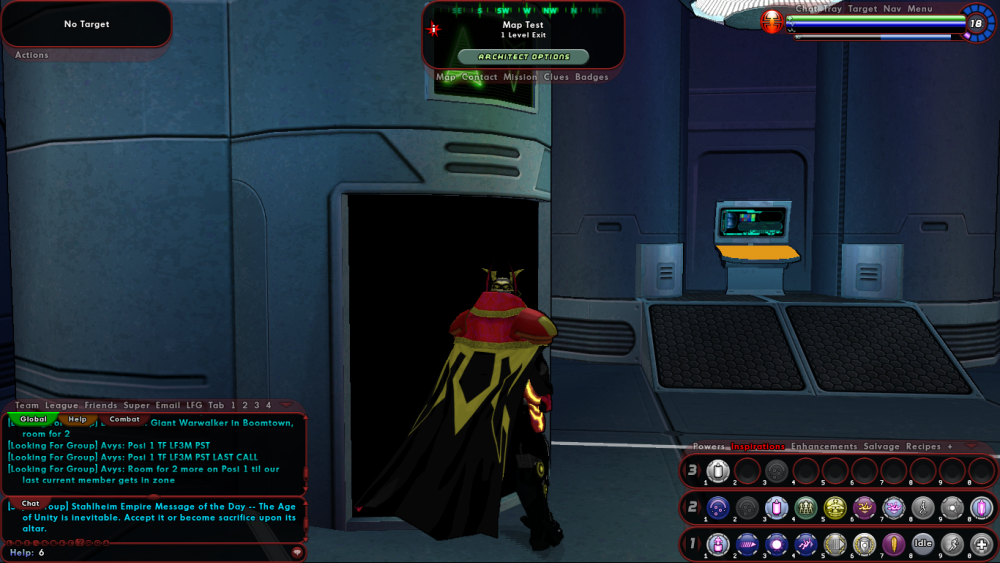Screen dimensions: 1000x563
Task: Switch to the Global chat tab
Action: 33,419
